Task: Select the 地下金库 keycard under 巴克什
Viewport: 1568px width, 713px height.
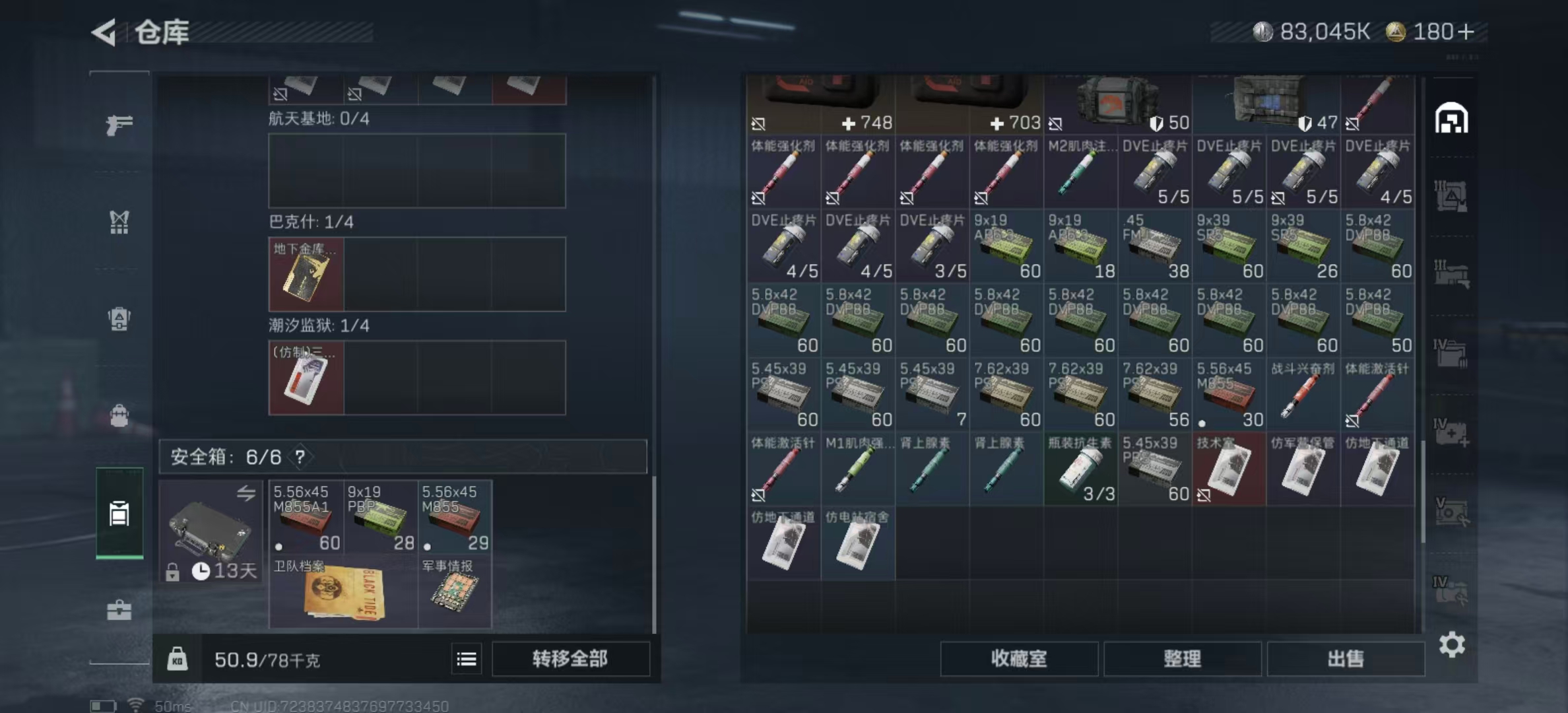Action: pyautogui.click(x=306, y=274)
